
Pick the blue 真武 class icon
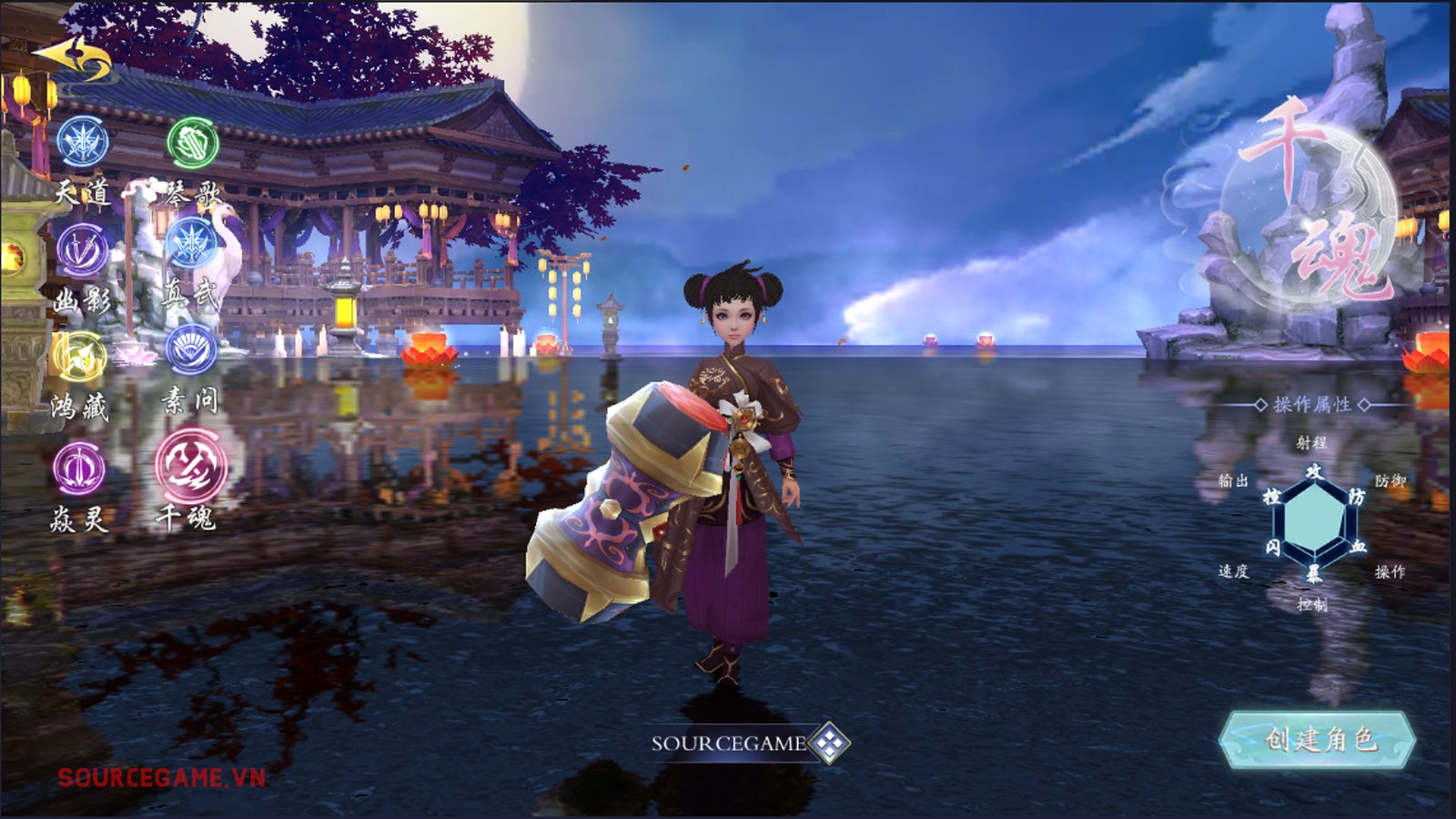[192, 244]
